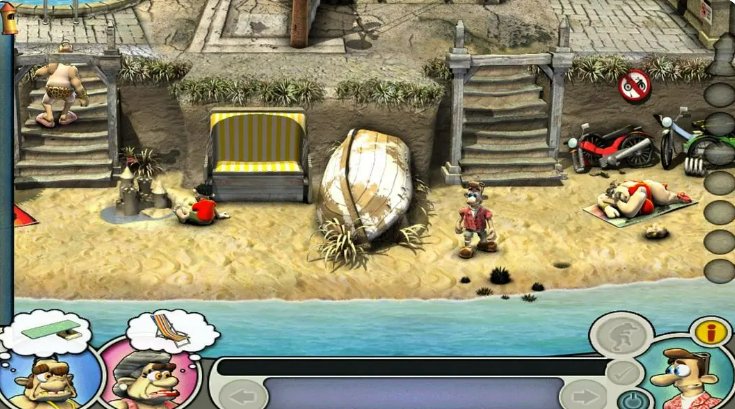Viewport: 735px width, 409px height.
Task: Activate the sneak mode button
Action: (622, 334)
